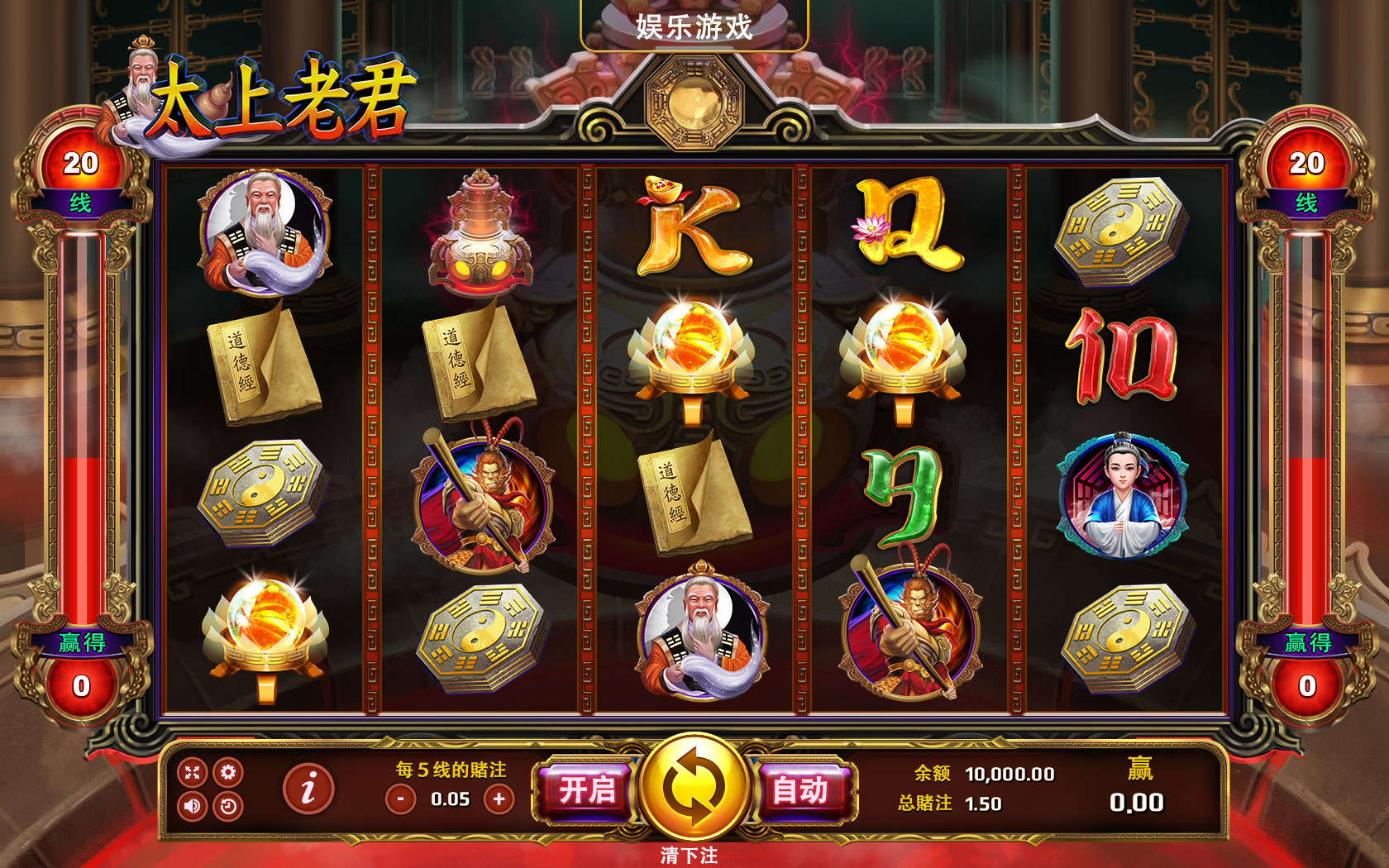This screenshot has width=1389, height=868.
Task: Decrease line bet with the minus stepper
Action: 399,799
